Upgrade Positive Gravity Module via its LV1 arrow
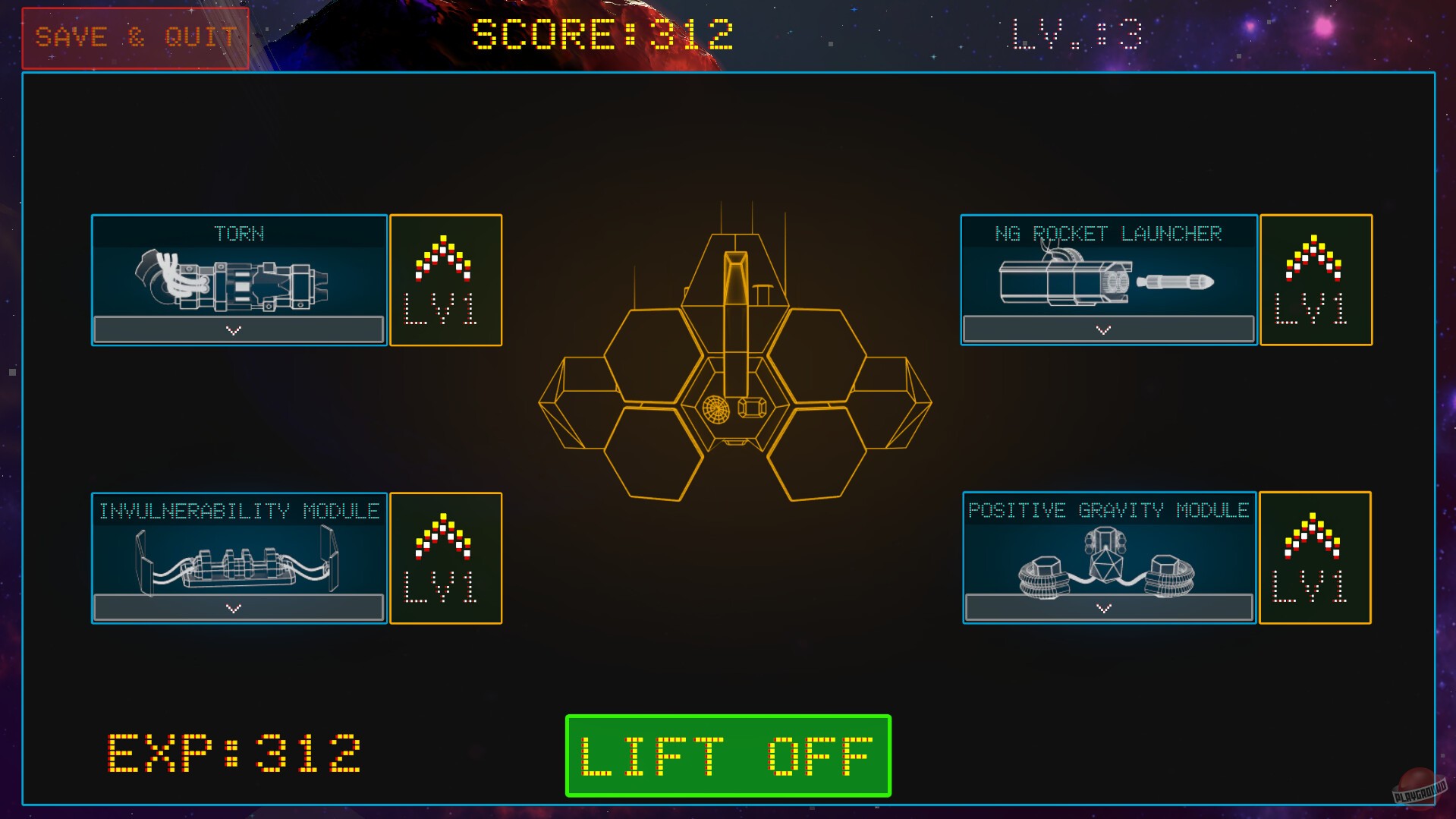This screenshot has width=1456, height=819. click(x=1315, y=558)
